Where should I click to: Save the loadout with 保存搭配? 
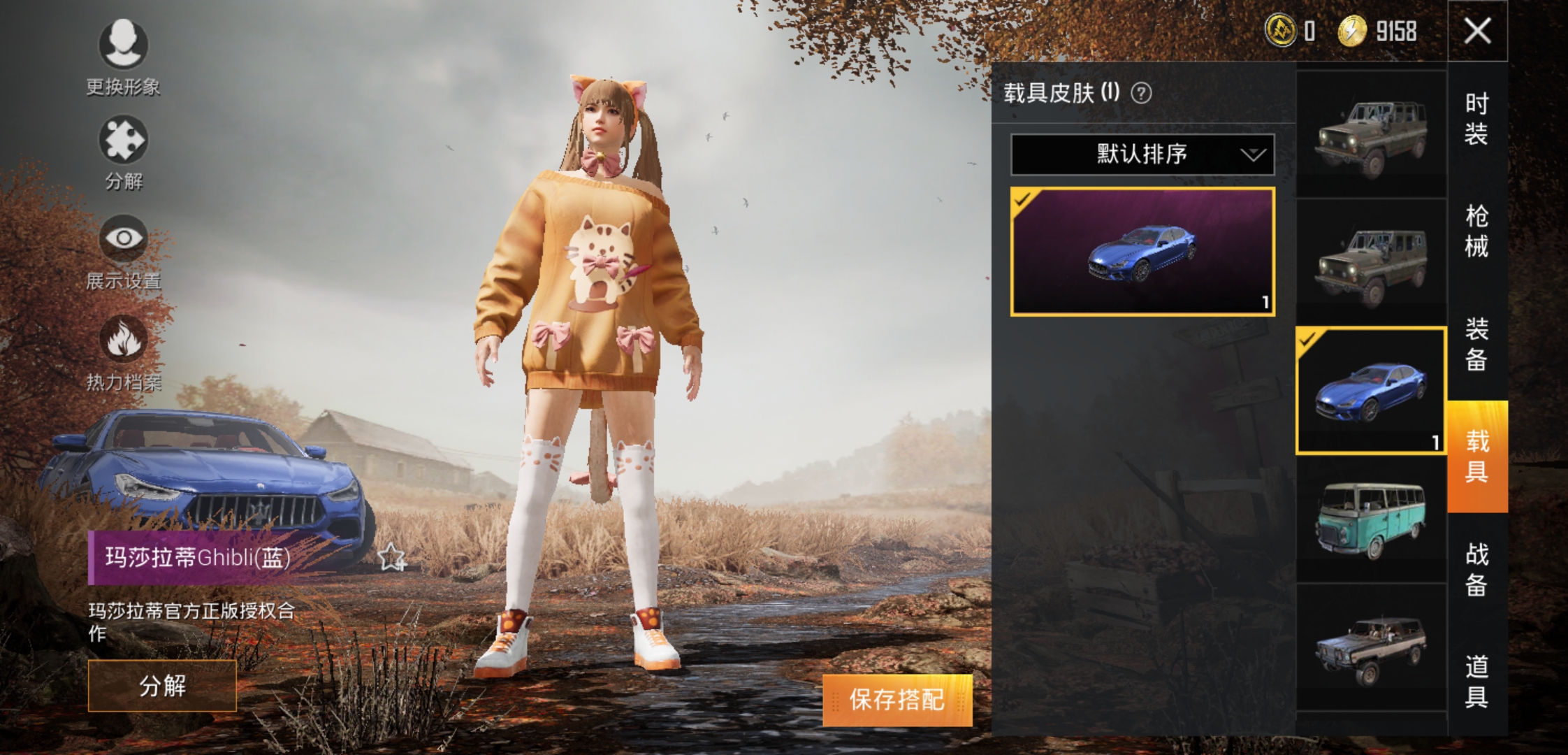click(896, 700)
